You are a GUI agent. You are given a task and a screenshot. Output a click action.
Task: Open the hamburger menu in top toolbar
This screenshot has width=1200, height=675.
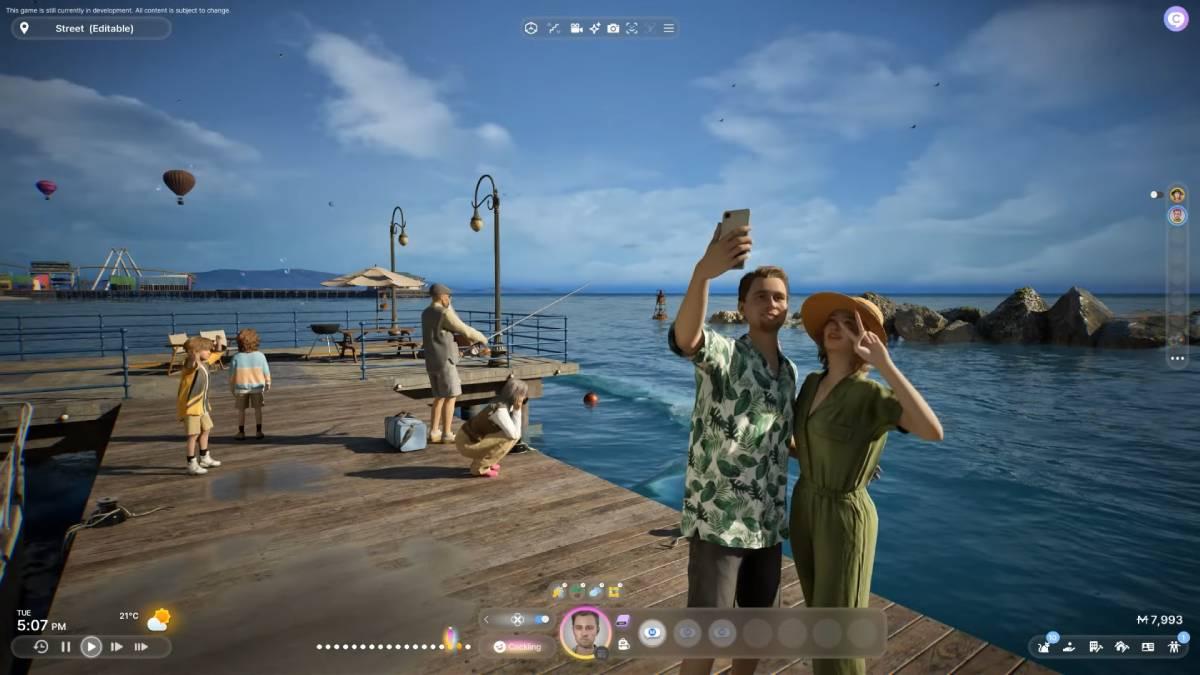[669, 28]
